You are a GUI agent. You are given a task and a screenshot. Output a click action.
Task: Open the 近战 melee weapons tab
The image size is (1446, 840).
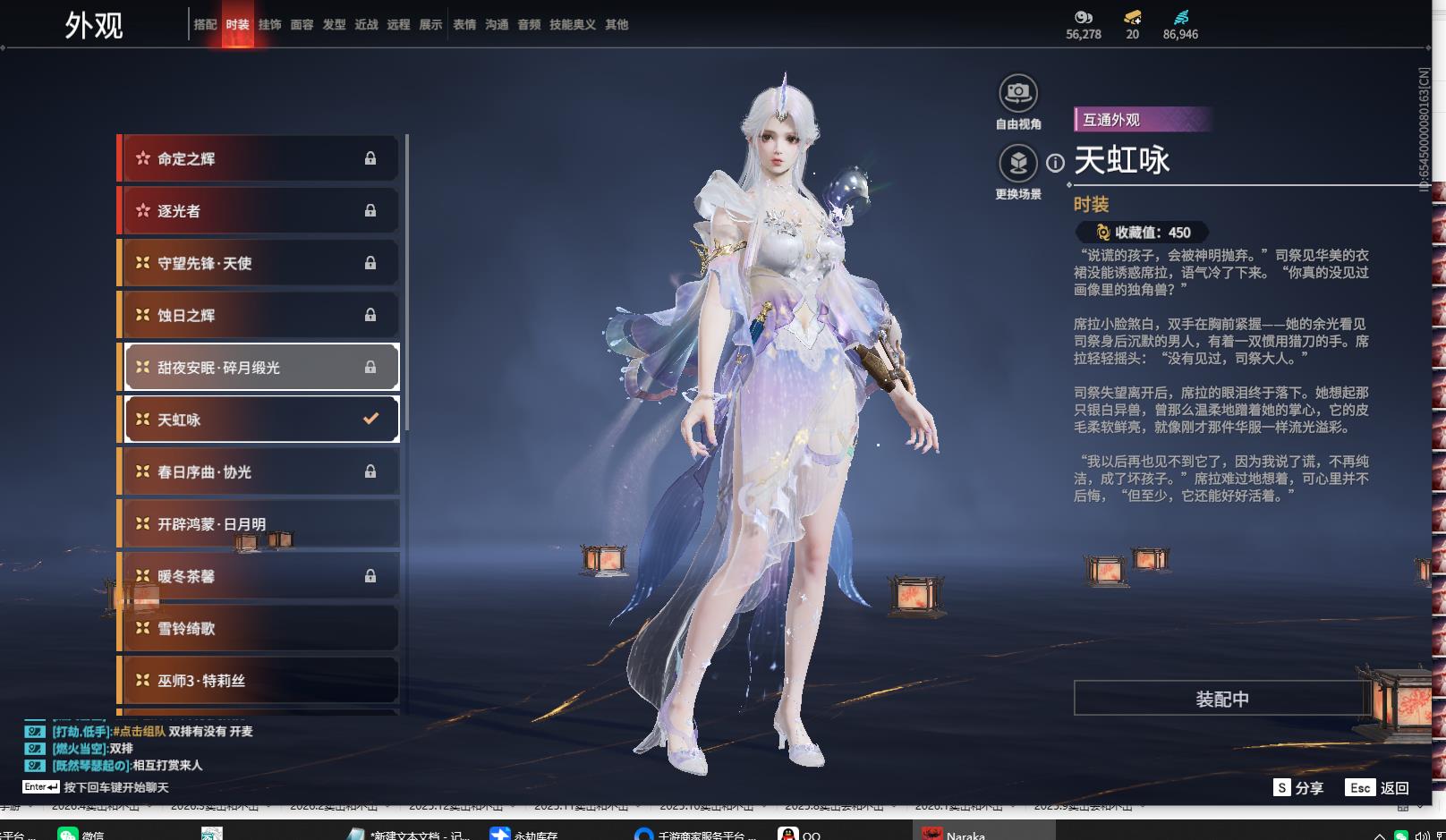(366, 25)
